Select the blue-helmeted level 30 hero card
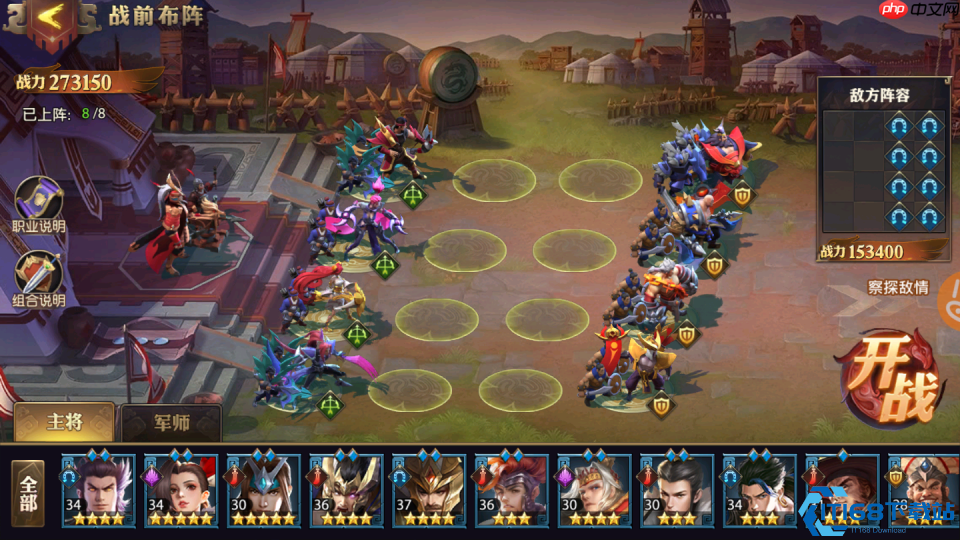 pyautogui.click(x=263, y=490)
